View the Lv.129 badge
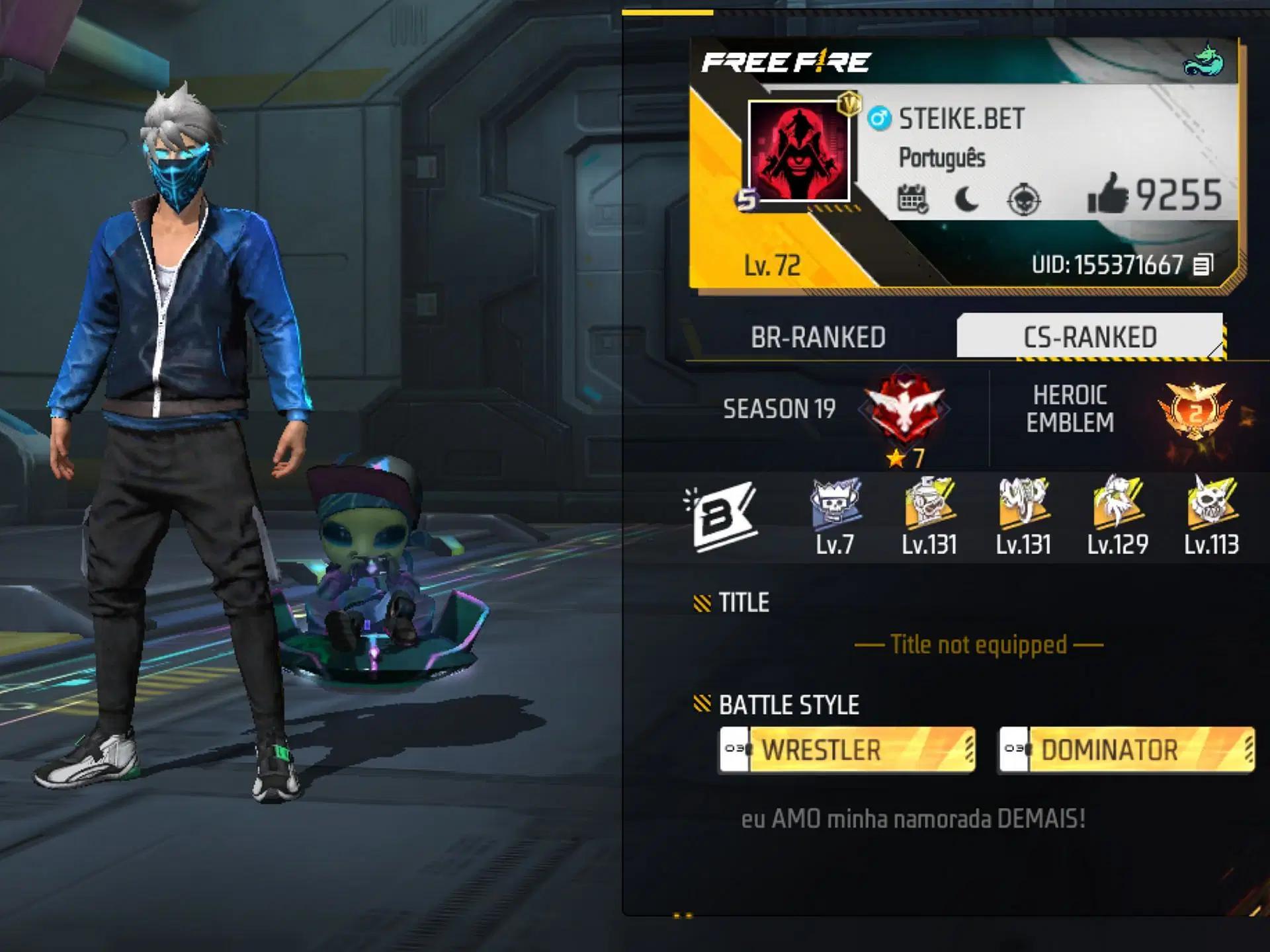Viewport: 1270px width, 952px height. (1117, 504)
